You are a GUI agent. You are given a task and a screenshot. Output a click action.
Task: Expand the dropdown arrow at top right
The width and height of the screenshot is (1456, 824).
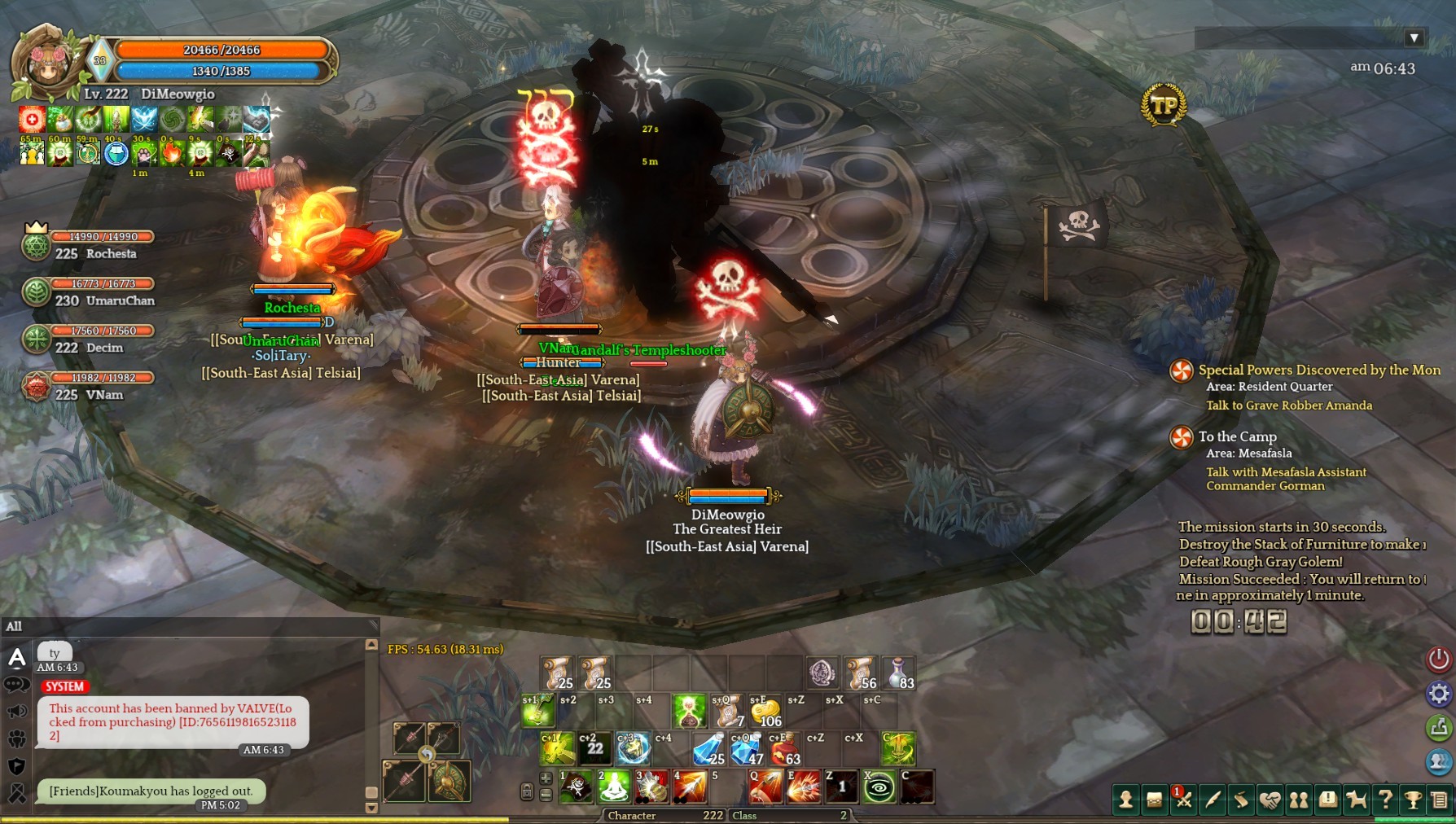[1414, 38]
